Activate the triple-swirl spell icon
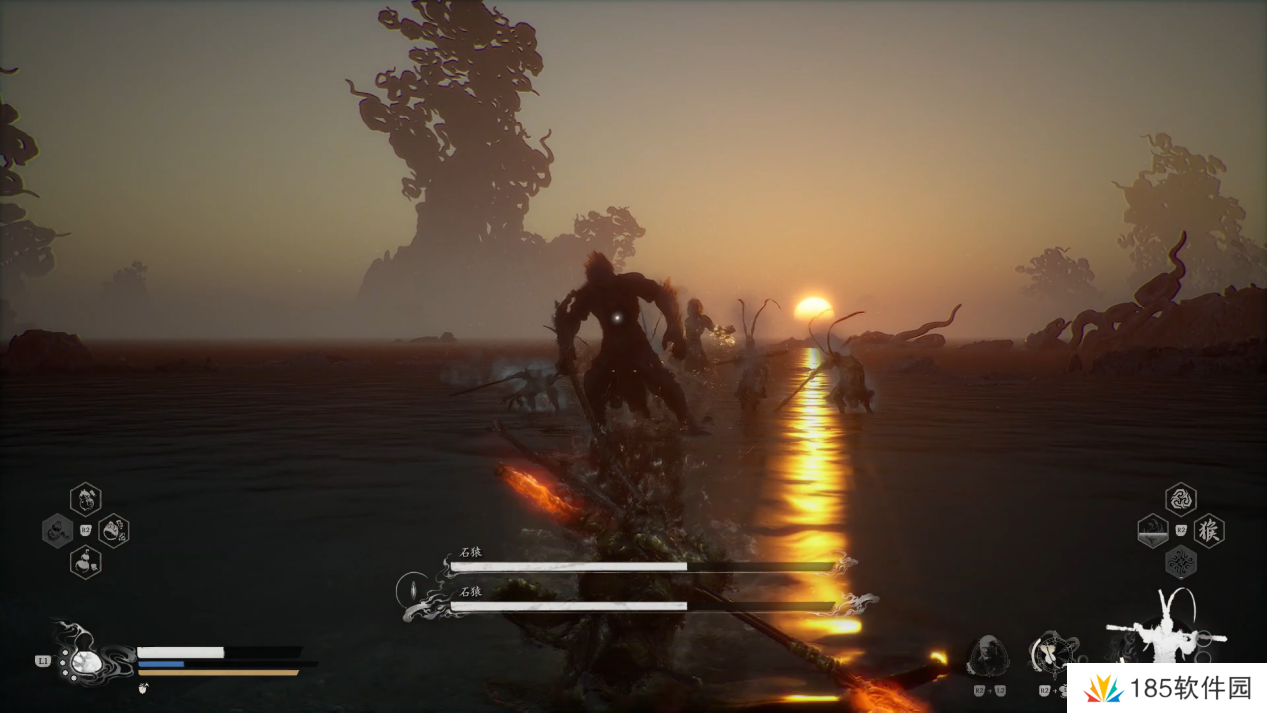1267x713 pixels. coord(1181,498)
